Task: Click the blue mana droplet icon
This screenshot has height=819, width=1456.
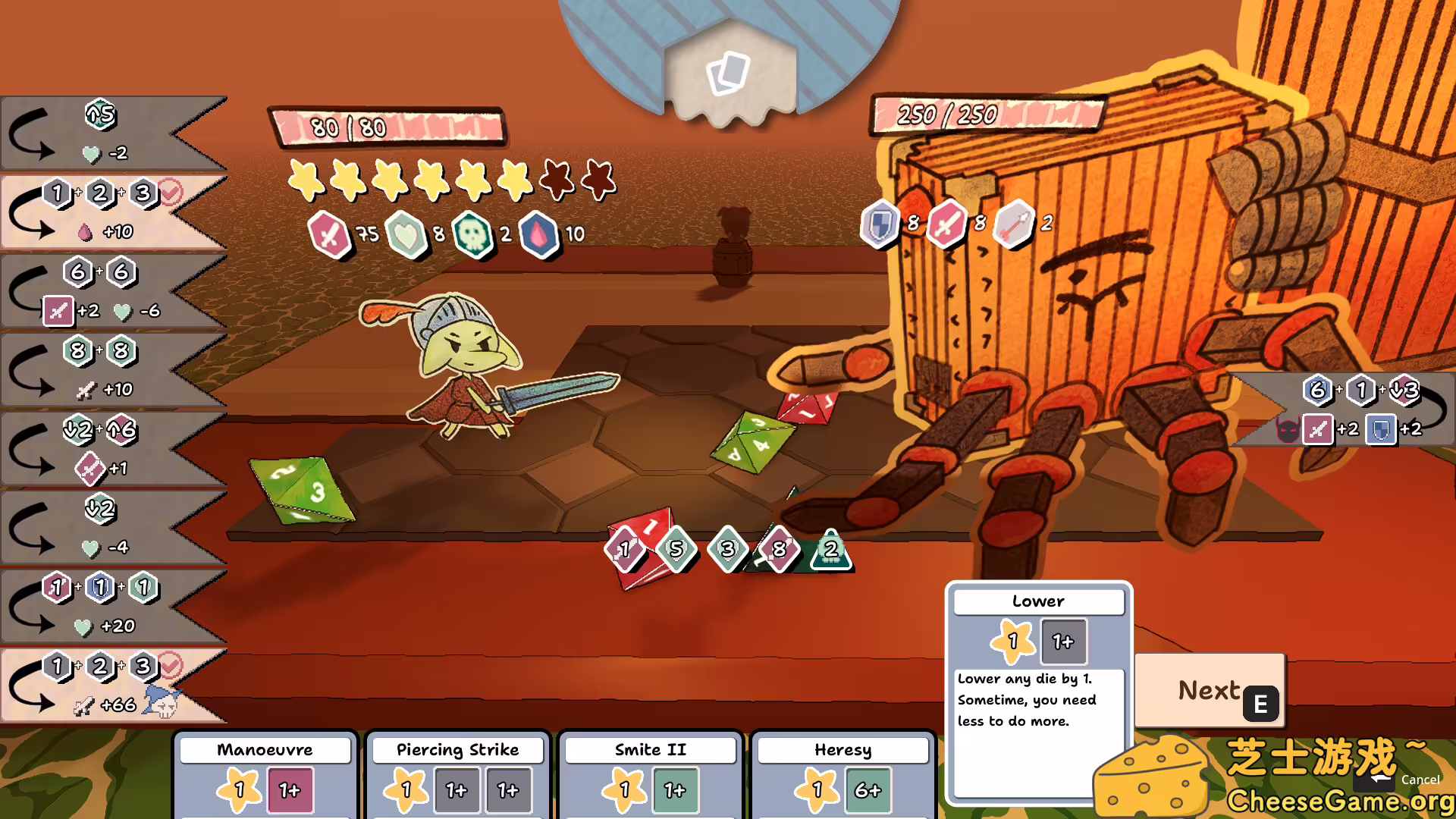Action: pos(541,234)
